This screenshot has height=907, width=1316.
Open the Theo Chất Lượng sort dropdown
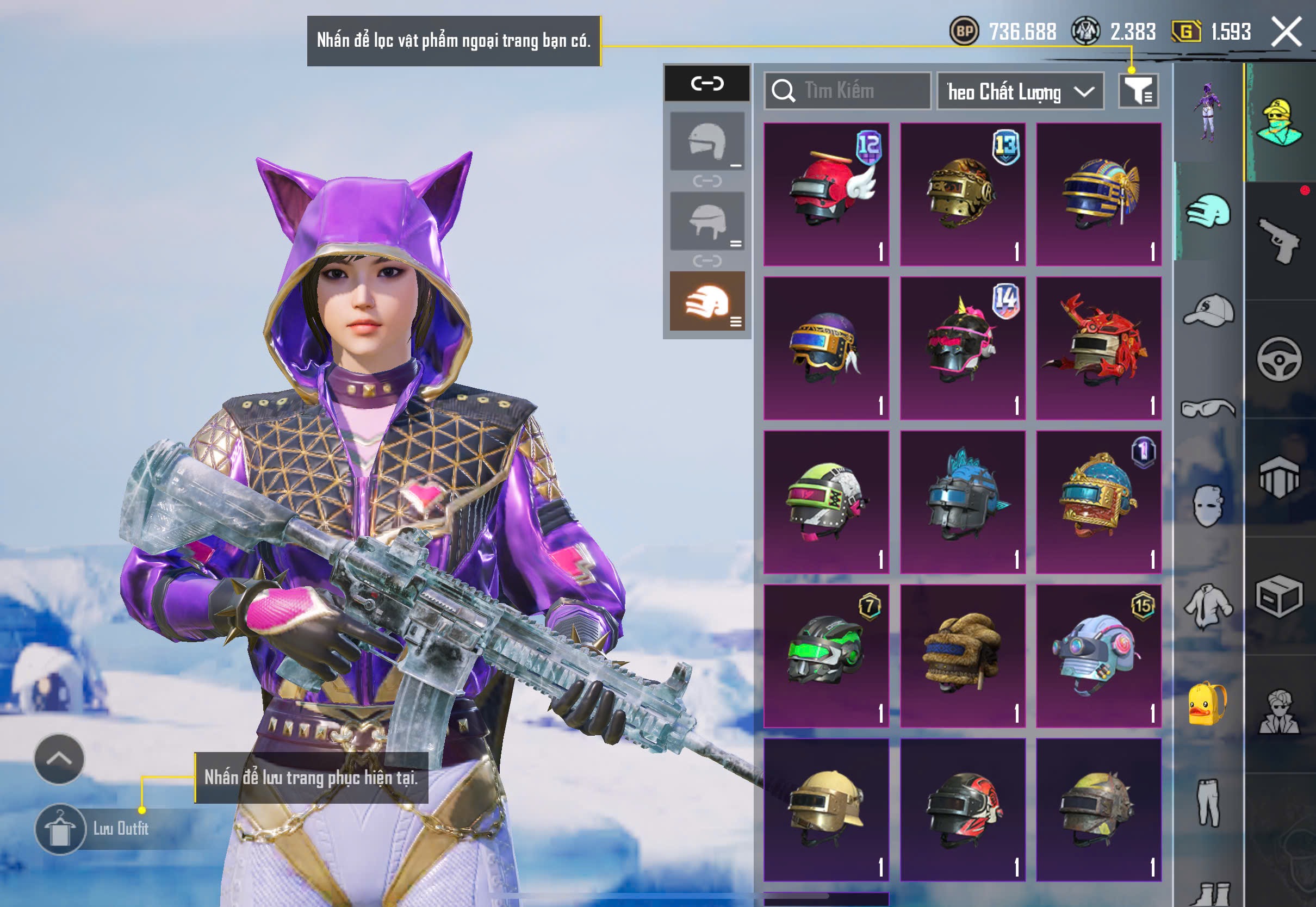[1020, 91]
